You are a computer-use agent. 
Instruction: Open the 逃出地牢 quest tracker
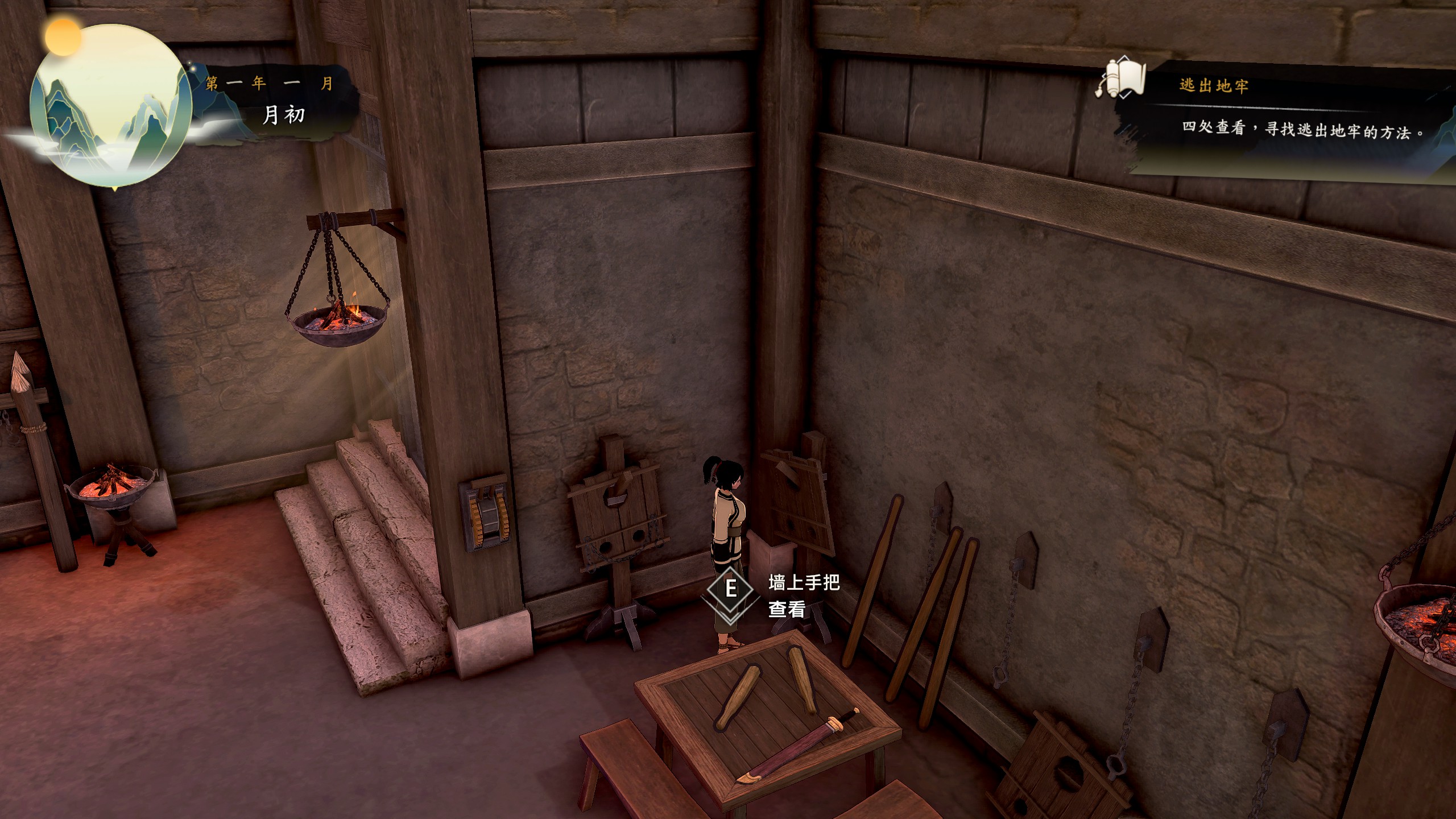[x=1214, y=86]
